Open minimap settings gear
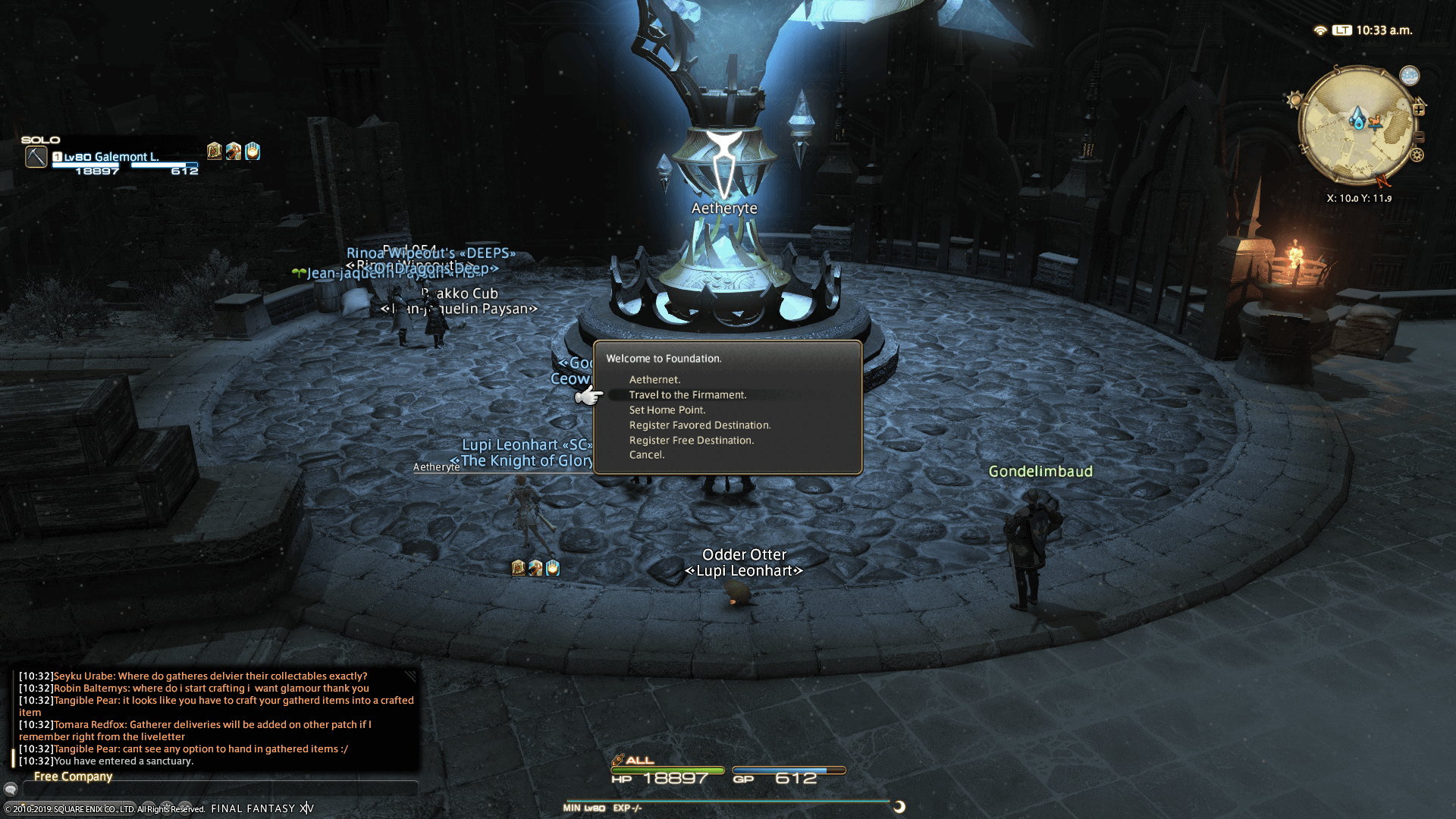This screenshot has width=1456, height=819. tap(1417, 155)
